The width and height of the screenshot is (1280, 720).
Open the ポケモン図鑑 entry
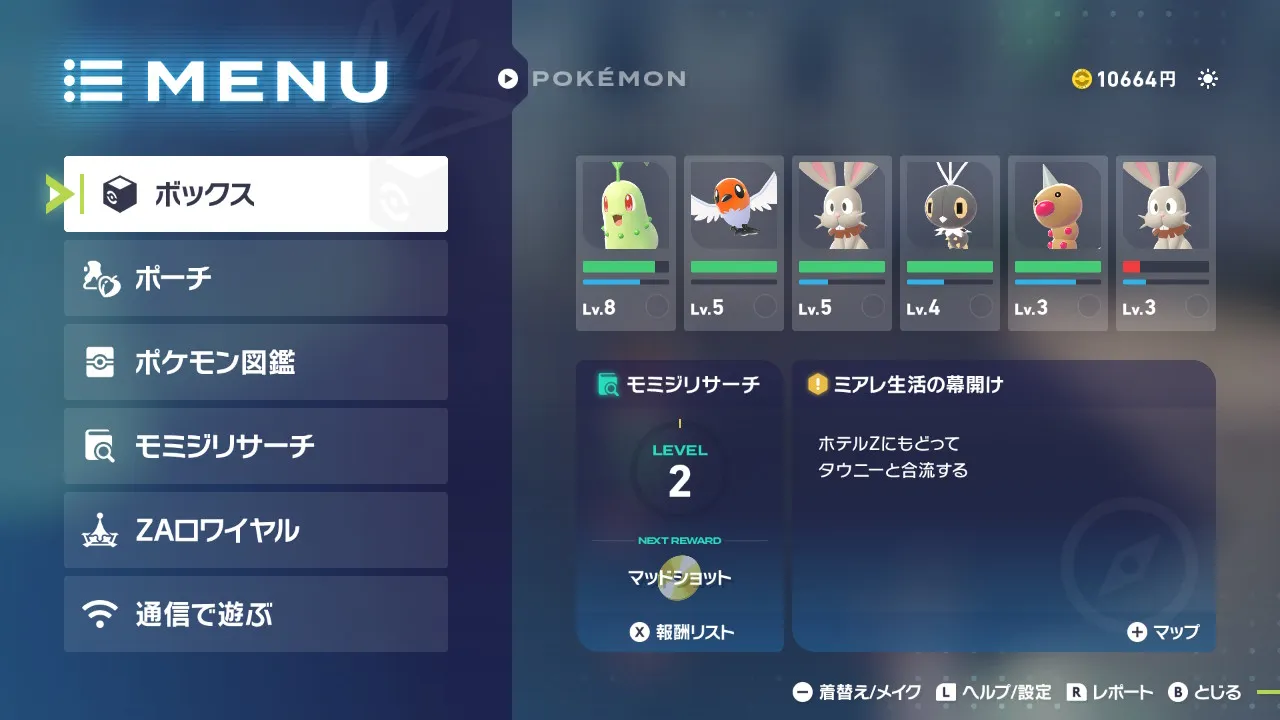pyautogui.click(x=255, y=362)
